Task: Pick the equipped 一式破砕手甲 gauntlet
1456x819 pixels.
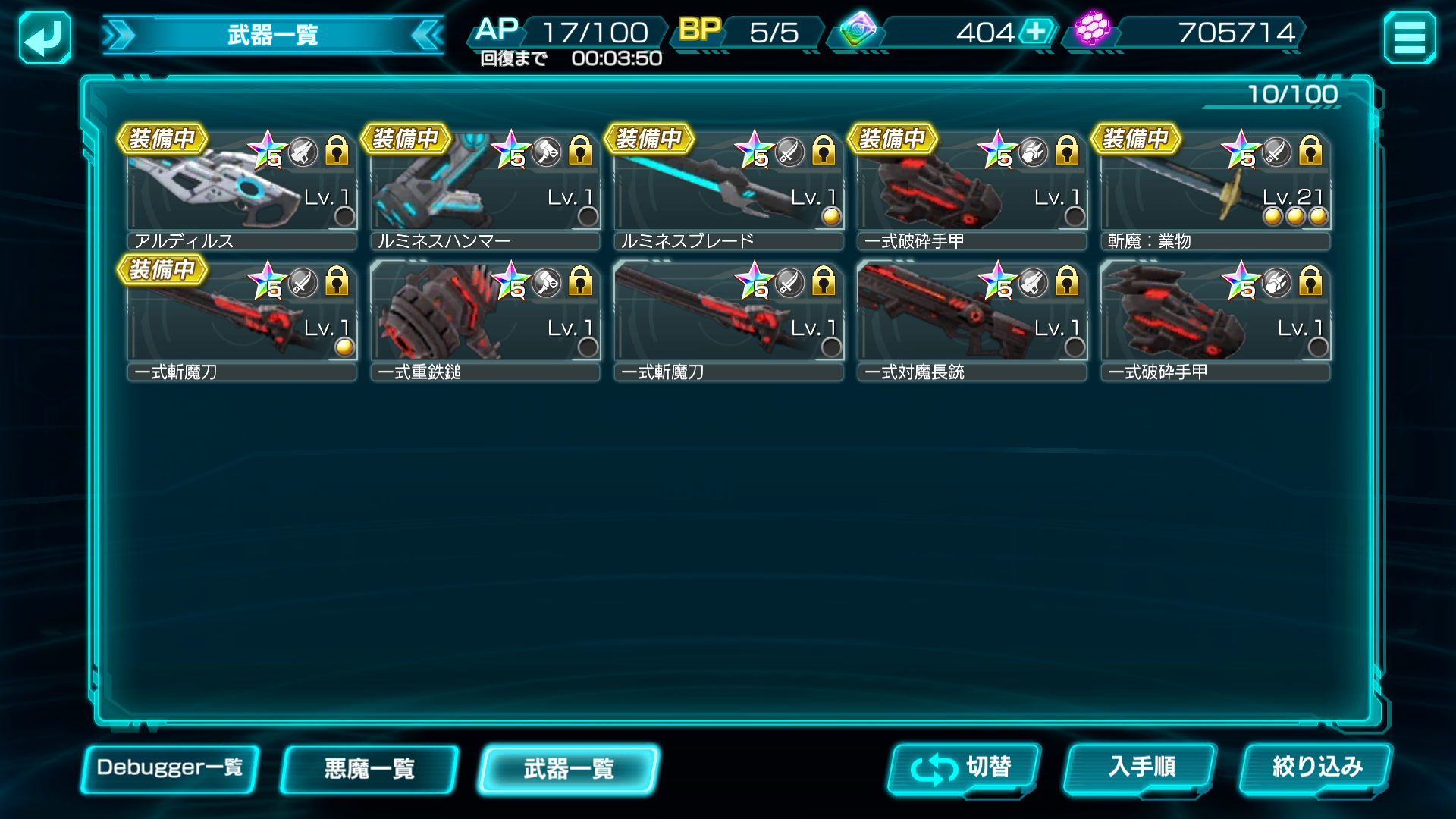Action: pyautogui.click(x=971, y=190)
